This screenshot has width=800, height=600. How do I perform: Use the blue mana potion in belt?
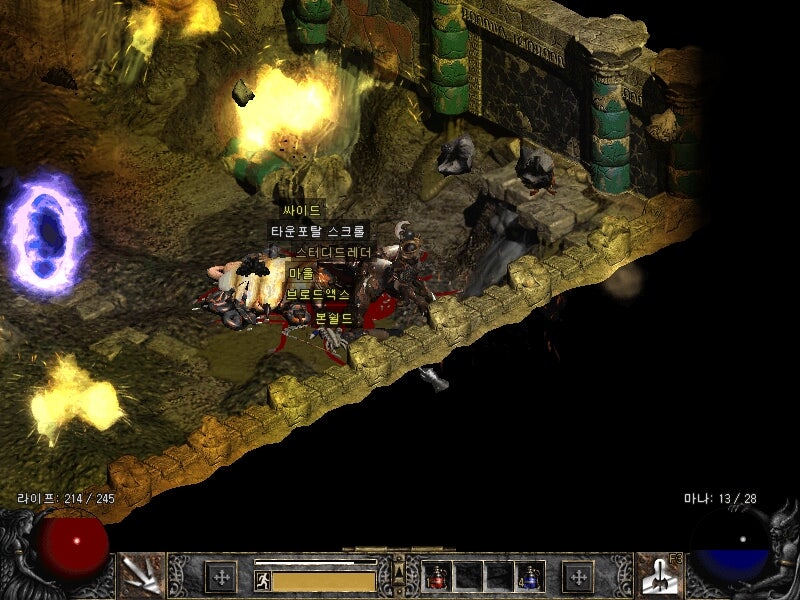click(x=530, y=576)
